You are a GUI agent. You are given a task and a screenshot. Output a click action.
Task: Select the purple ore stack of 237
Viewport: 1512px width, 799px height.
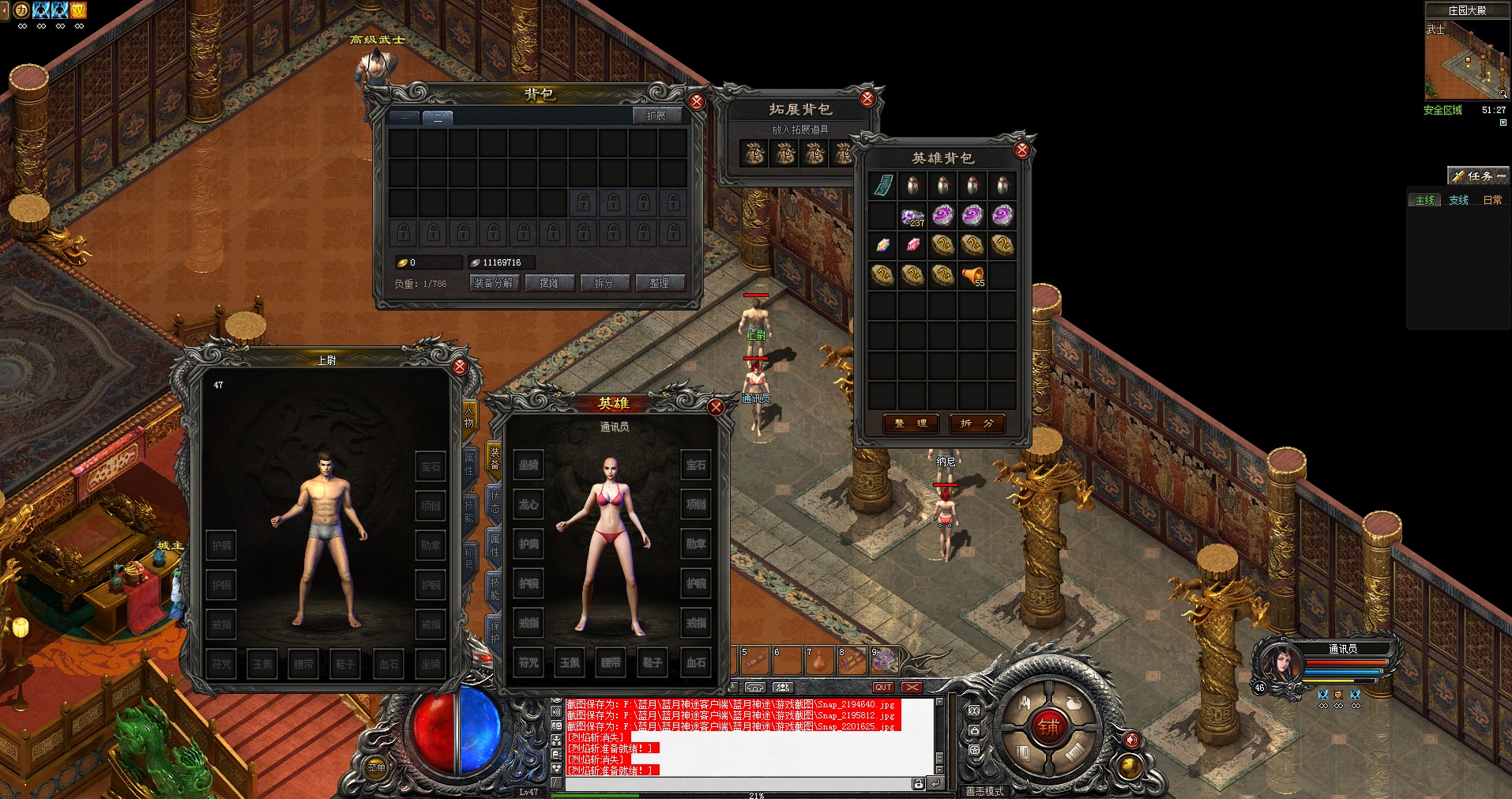[912, 216]
